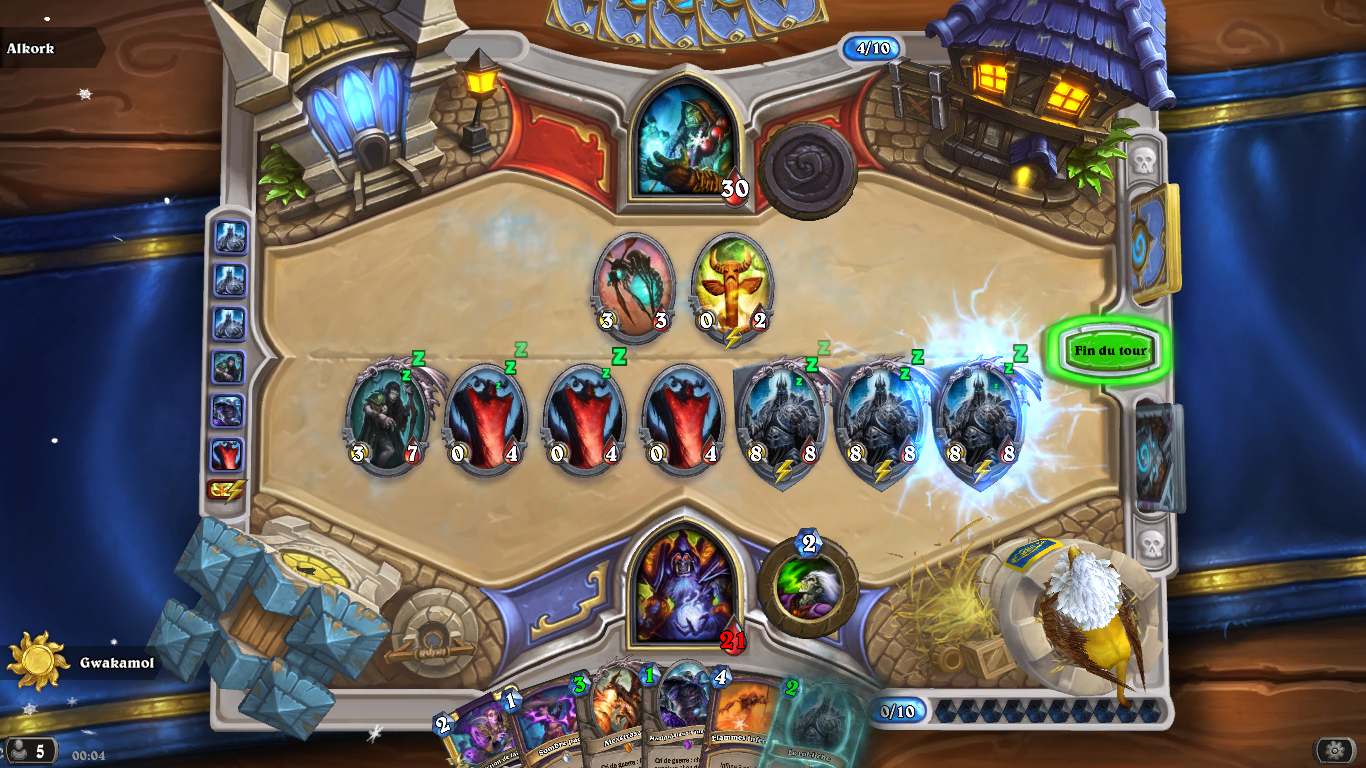Choose the ghostly Le roi-liche card in hand
This screenshot has height=768, width=1366.
[820, 725]
